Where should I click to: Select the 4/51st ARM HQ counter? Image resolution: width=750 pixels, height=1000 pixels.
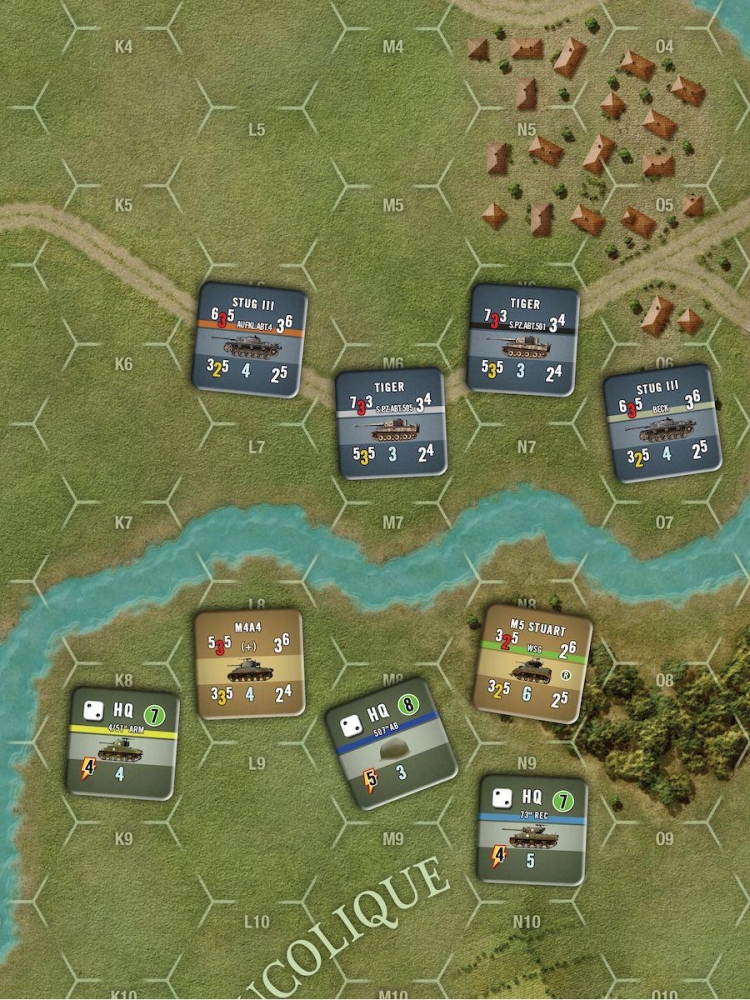(x=124, y=743)
